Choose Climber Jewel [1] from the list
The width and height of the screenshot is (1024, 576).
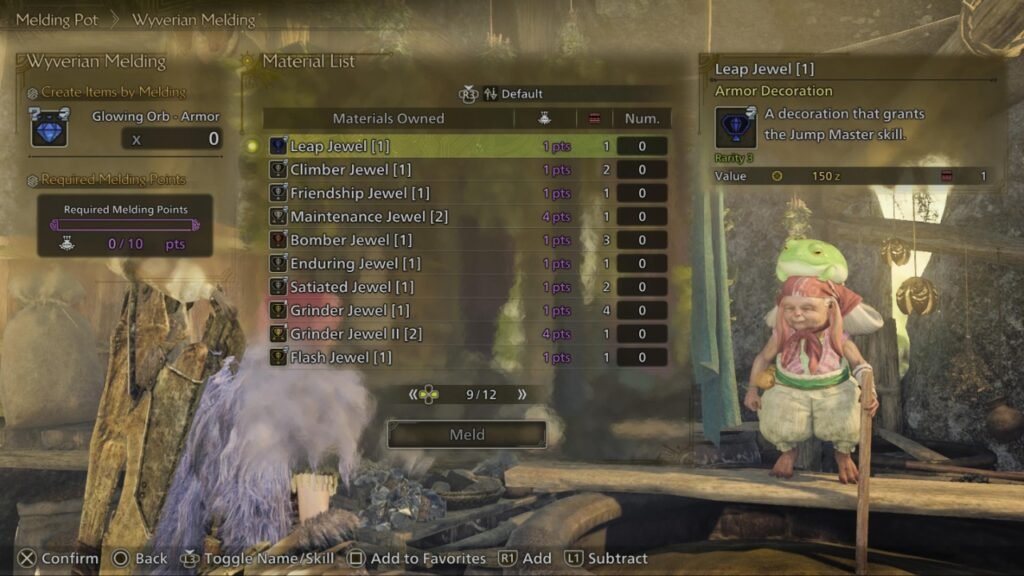pos(350,170)
